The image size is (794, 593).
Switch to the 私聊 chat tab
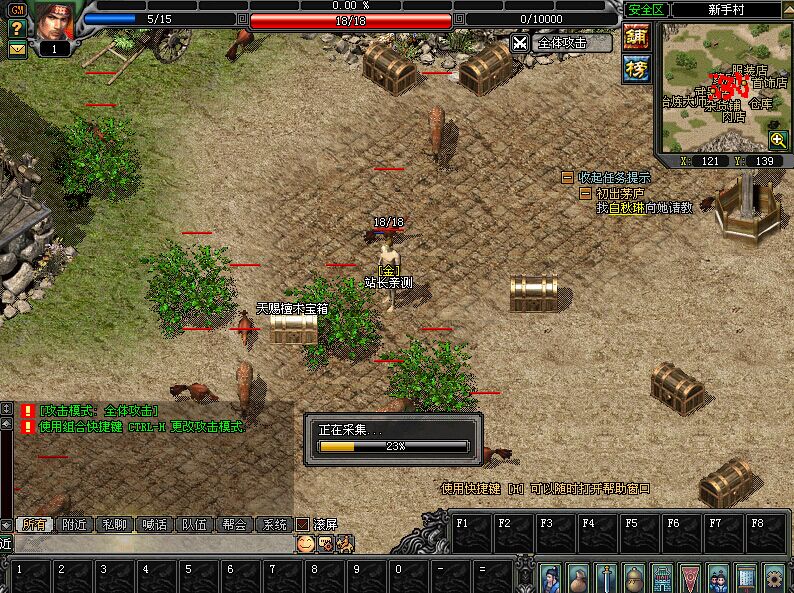point(115,524)
